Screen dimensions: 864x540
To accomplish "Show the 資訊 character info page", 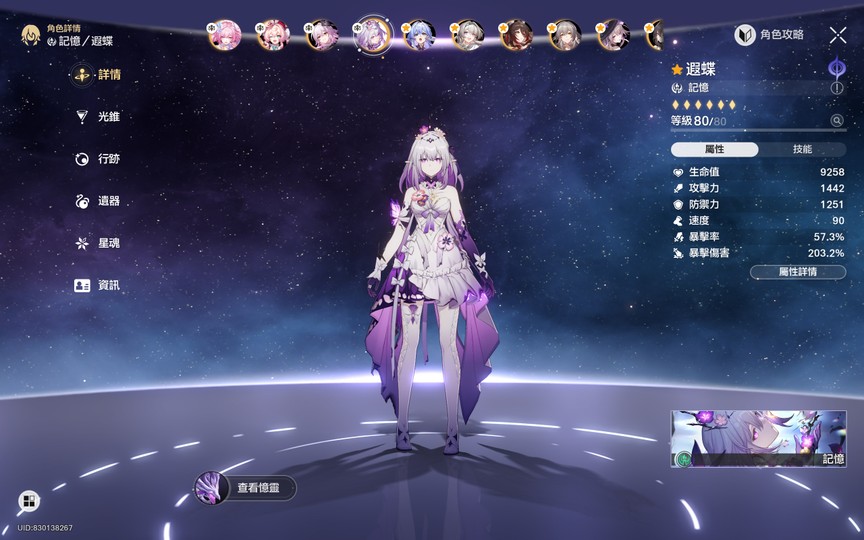I will (x=100, y=285).
